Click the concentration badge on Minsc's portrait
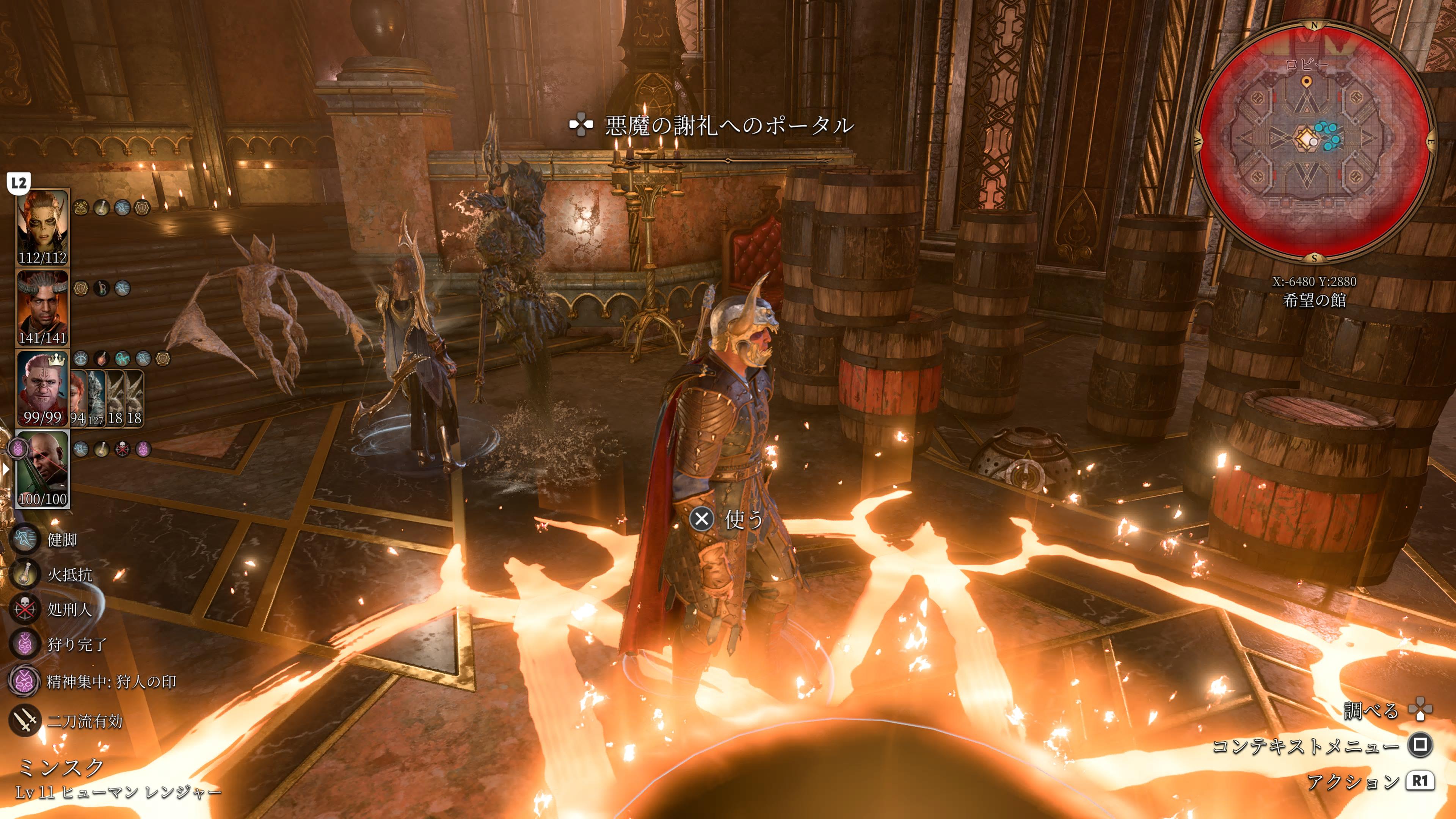Image resolution: width=1456 pixels, height=819 pixels. click(18, 449)
